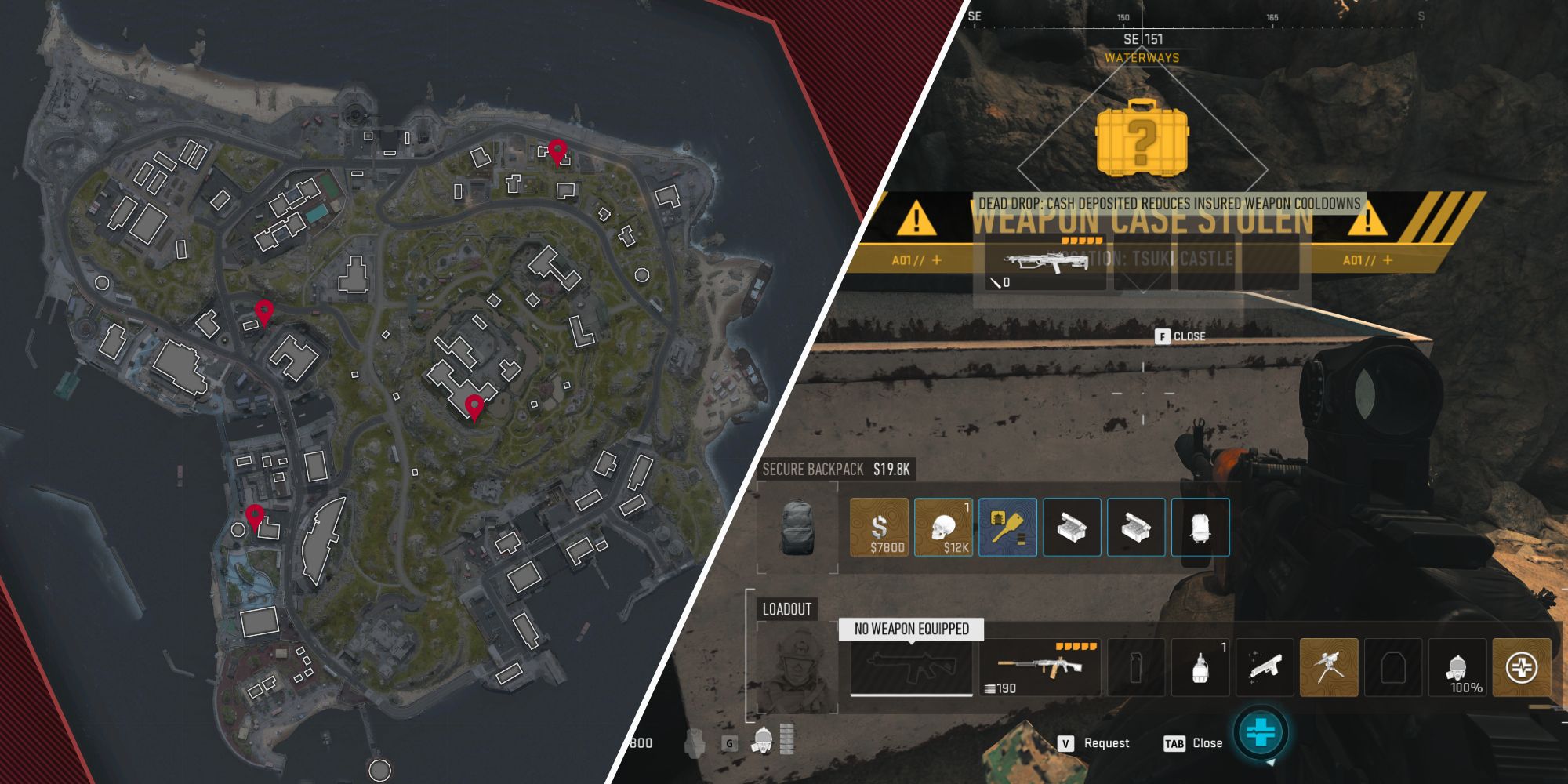Click the gas mask 100% durability indicator
The height and width of the screenshot is (784, 1568).
coord(1456,668)
